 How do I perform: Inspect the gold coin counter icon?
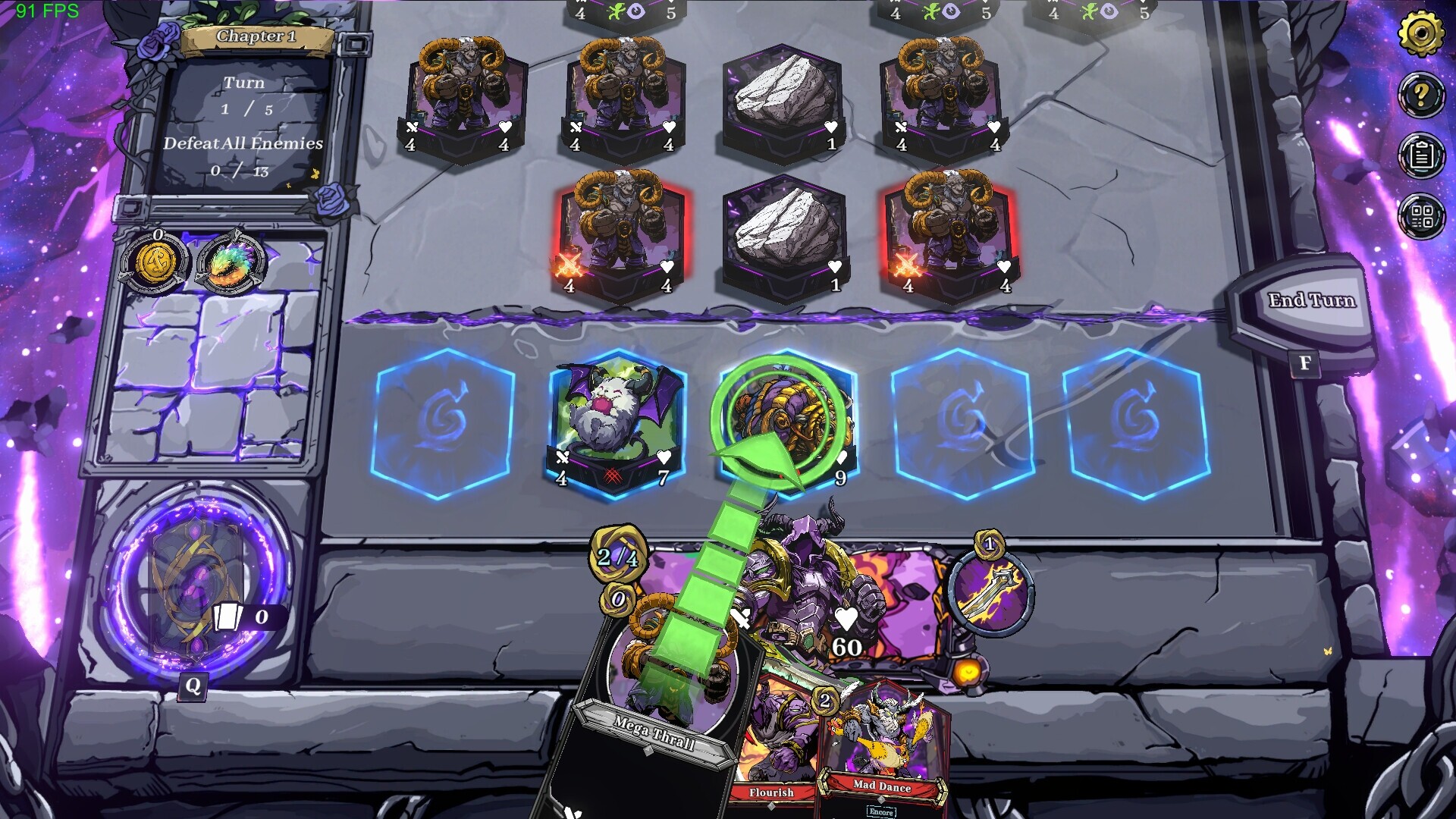157,263
